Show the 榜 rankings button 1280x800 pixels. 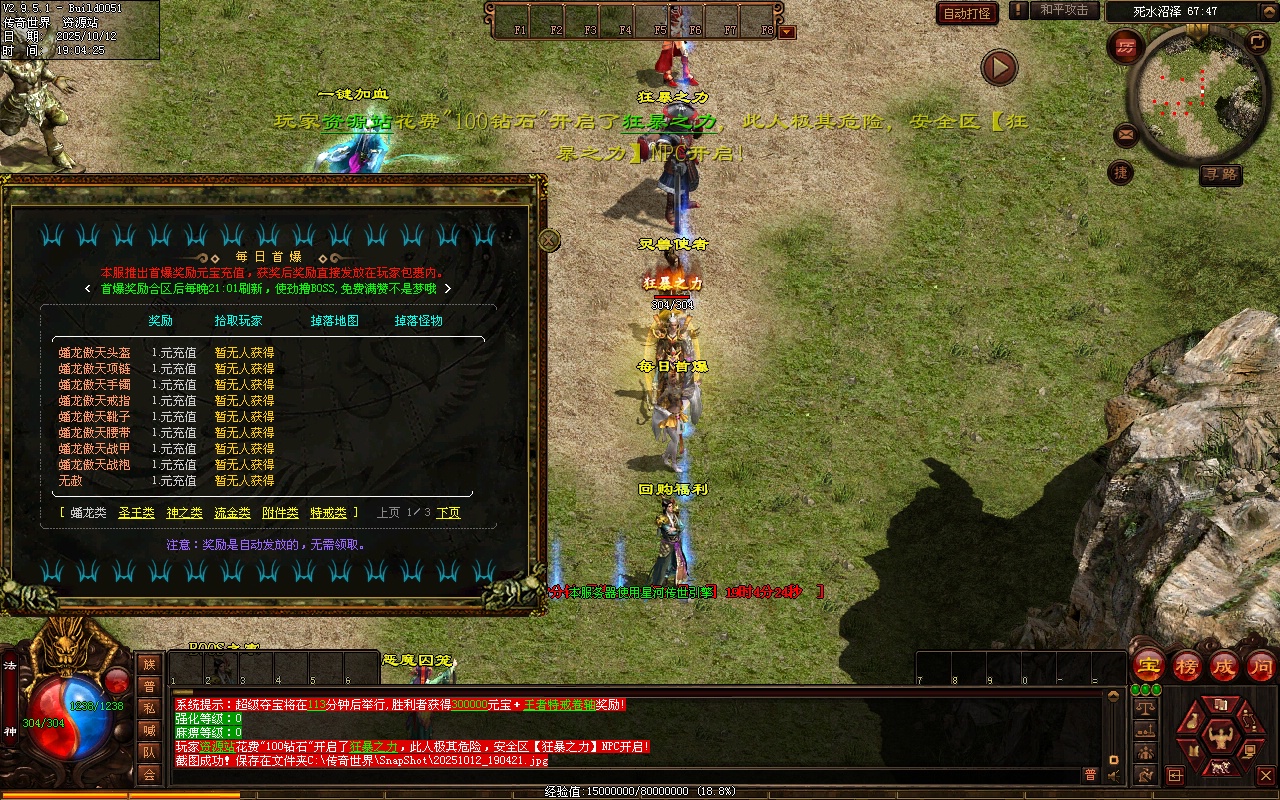[x=1186, y=666]
